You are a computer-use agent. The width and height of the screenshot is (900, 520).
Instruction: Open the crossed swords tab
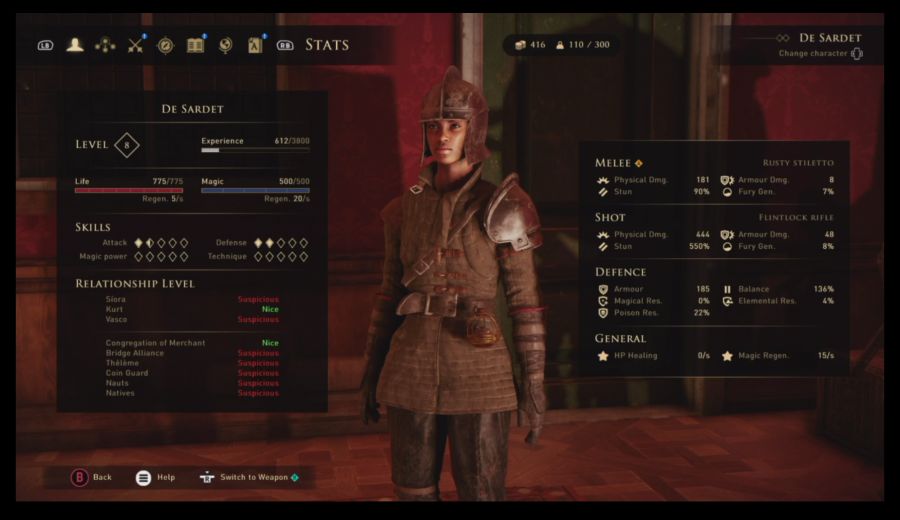pos(136,44)
